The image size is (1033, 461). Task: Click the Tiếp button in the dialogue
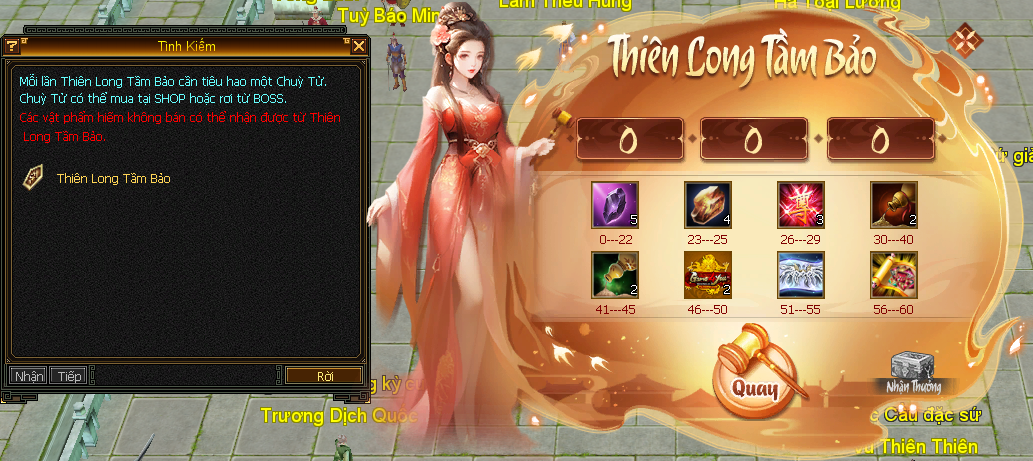[69, 376]
